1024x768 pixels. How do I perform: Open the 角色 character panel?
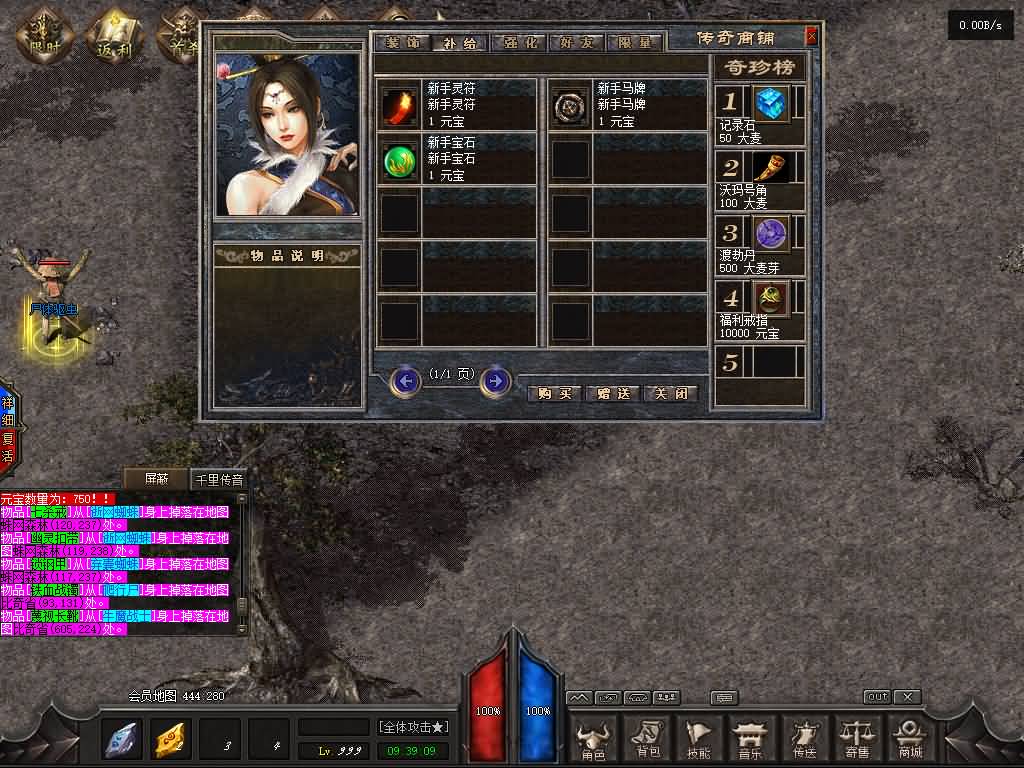coord(593,740)
